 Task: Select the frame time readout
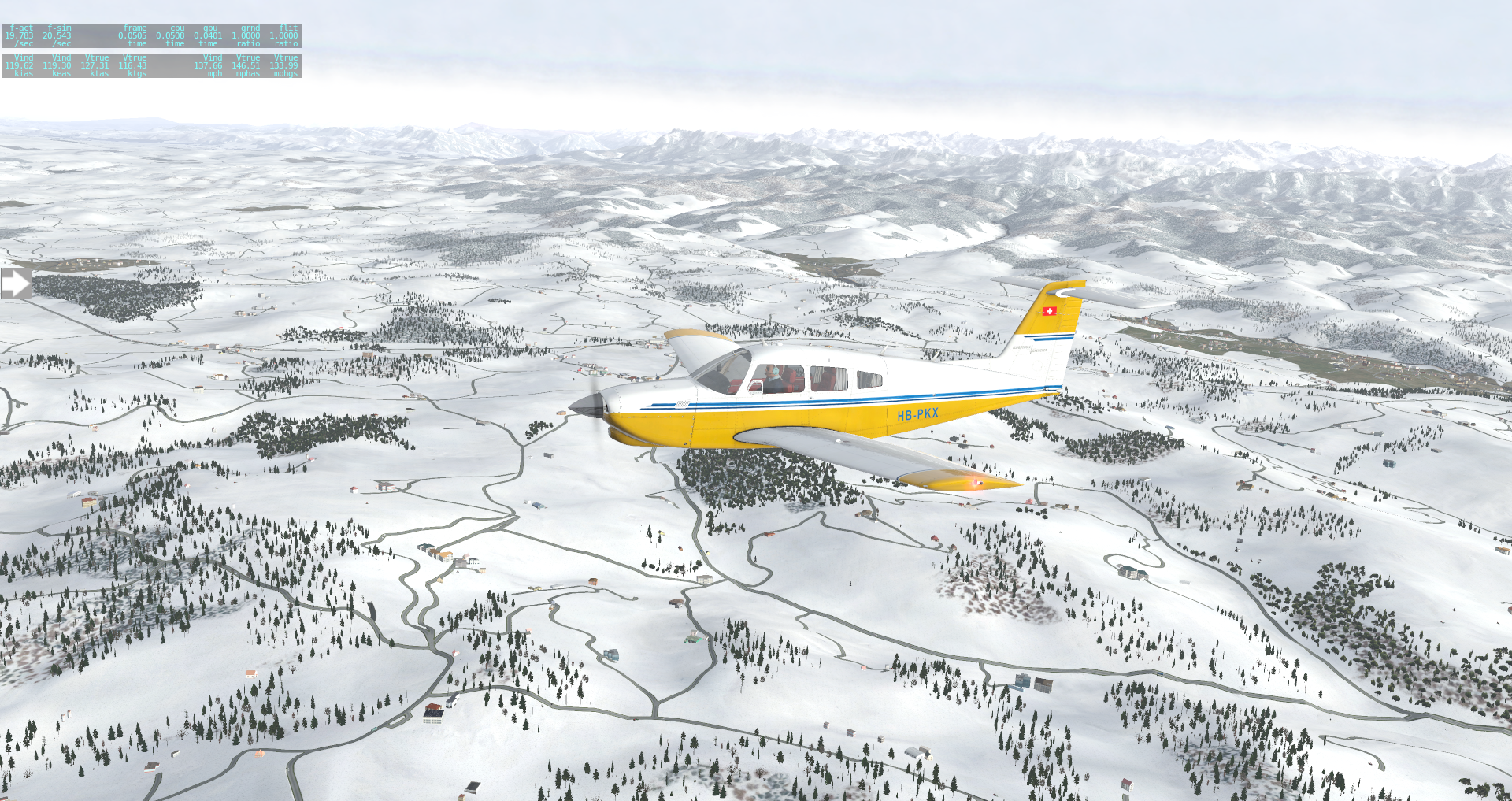click(130, 35)
